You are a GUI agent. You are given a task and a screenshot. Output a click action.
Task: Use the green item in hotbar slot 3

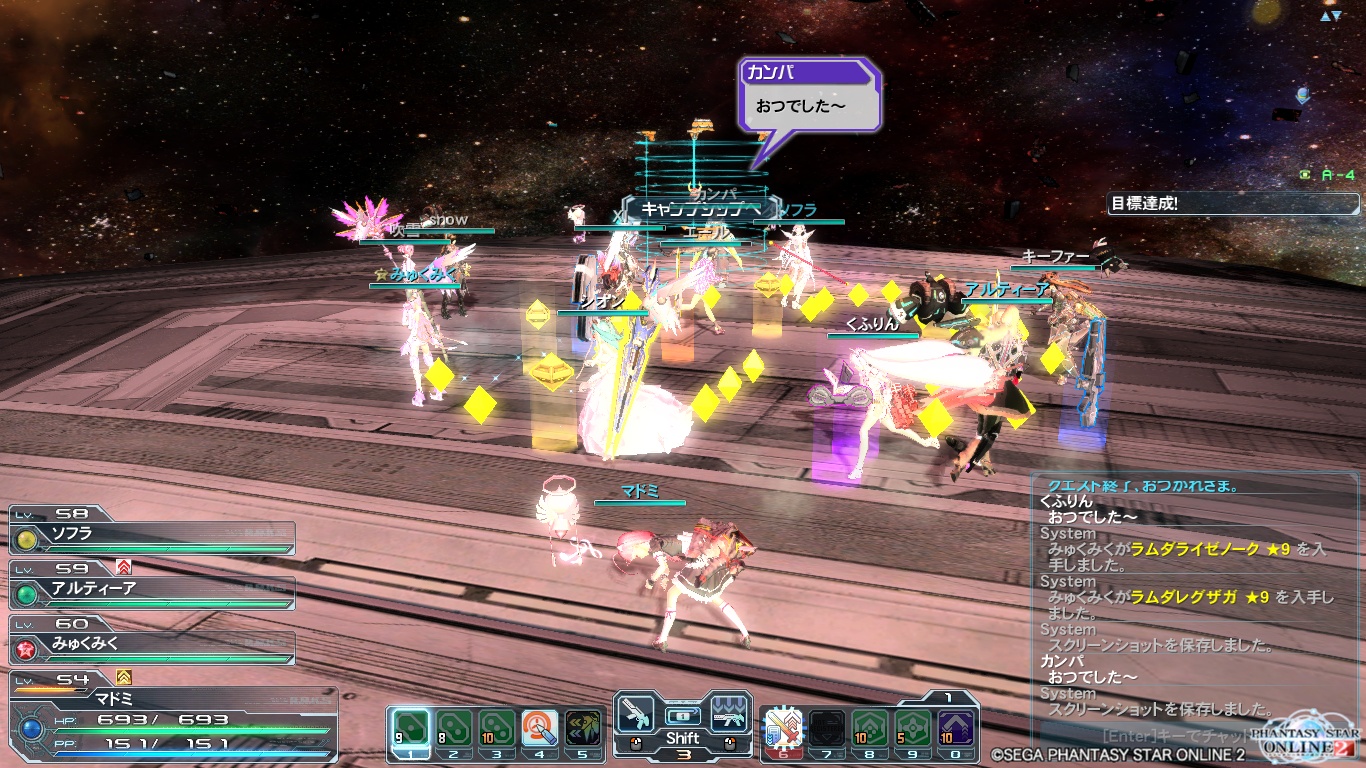pos(496,728)
